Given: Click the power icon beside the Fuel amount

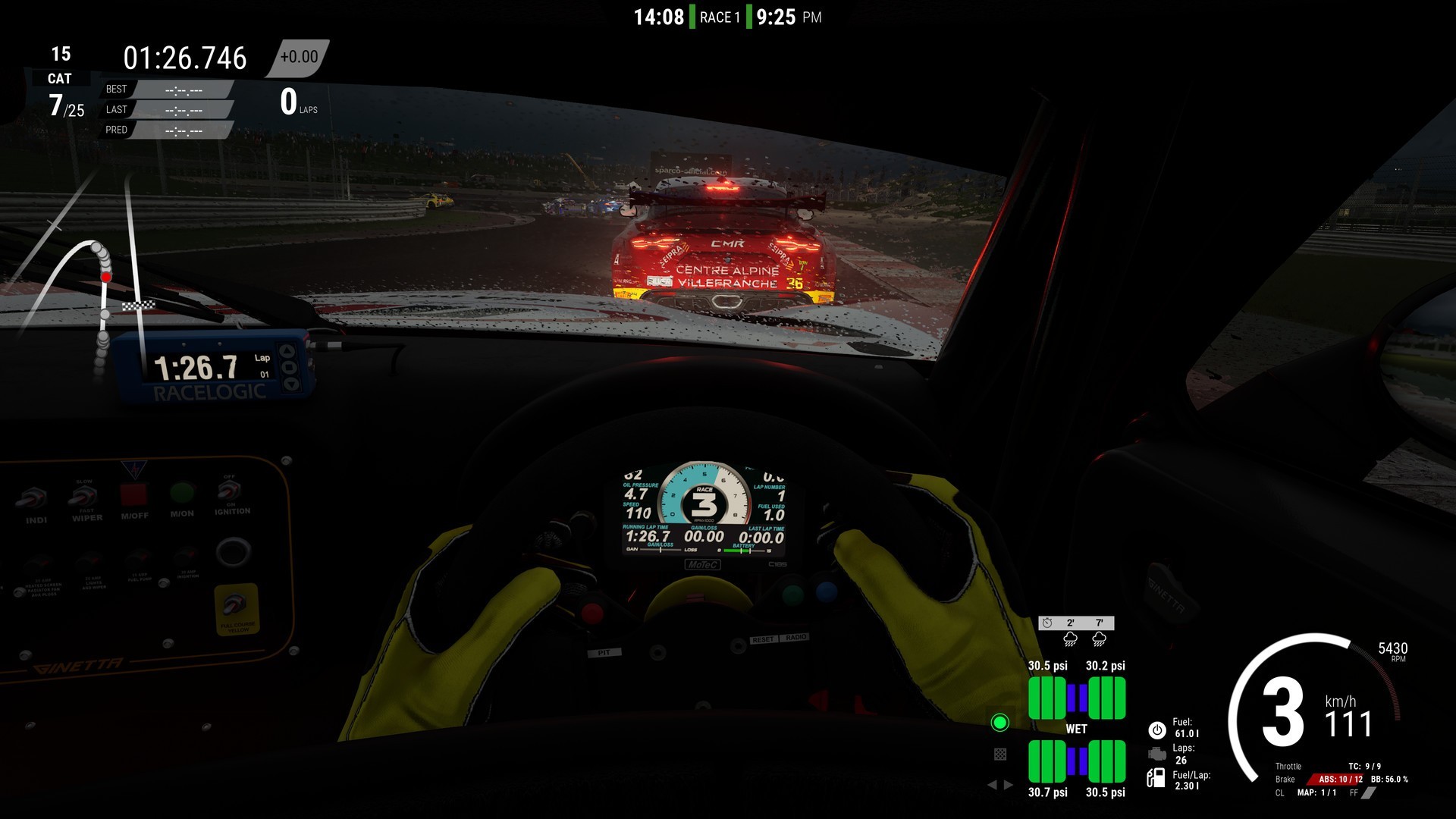Looking at the screenshot, I should 1157,730.
